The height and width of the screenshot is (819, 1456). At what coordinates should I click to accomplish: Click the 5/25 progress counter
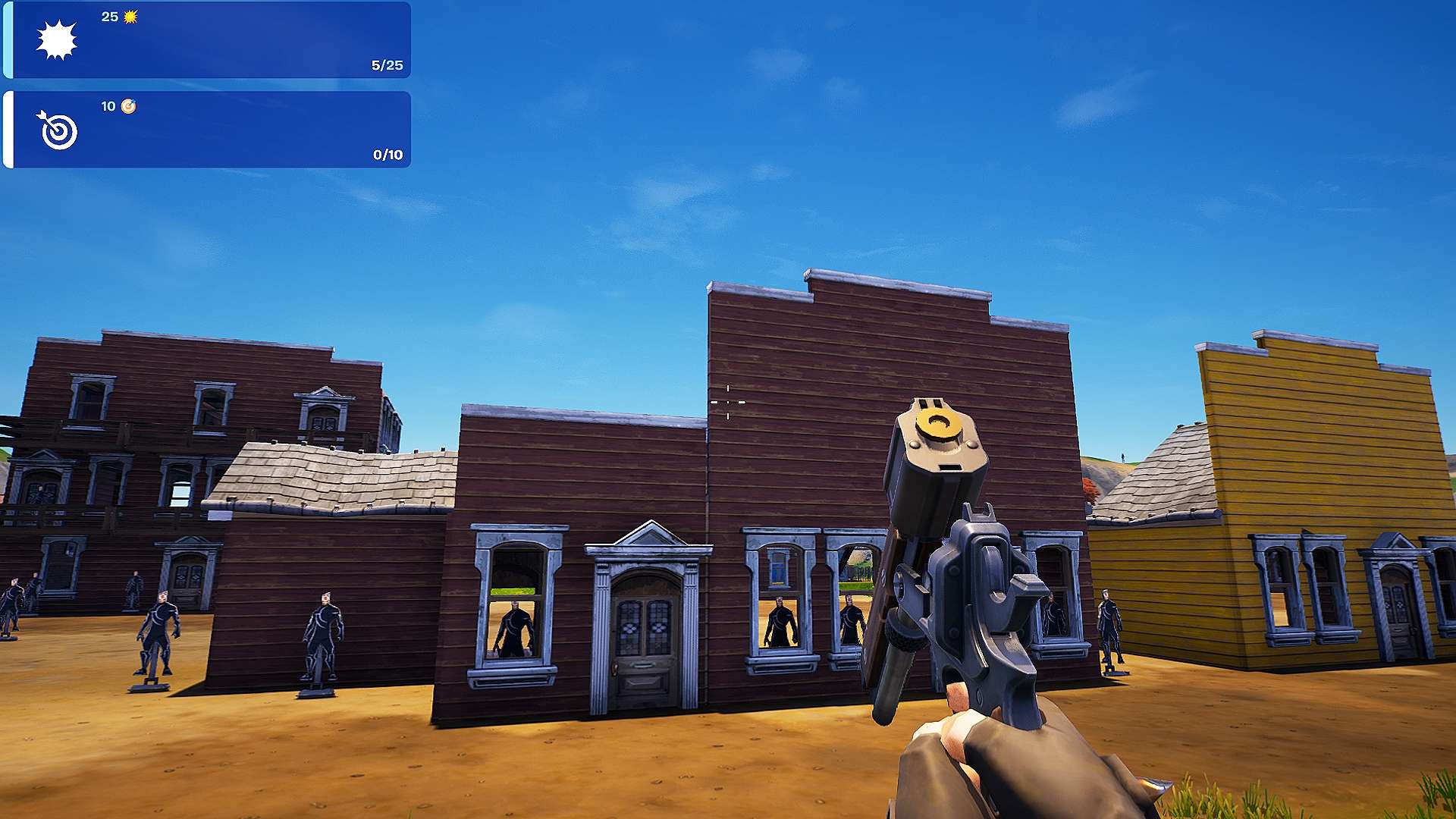tap(388, 66)
